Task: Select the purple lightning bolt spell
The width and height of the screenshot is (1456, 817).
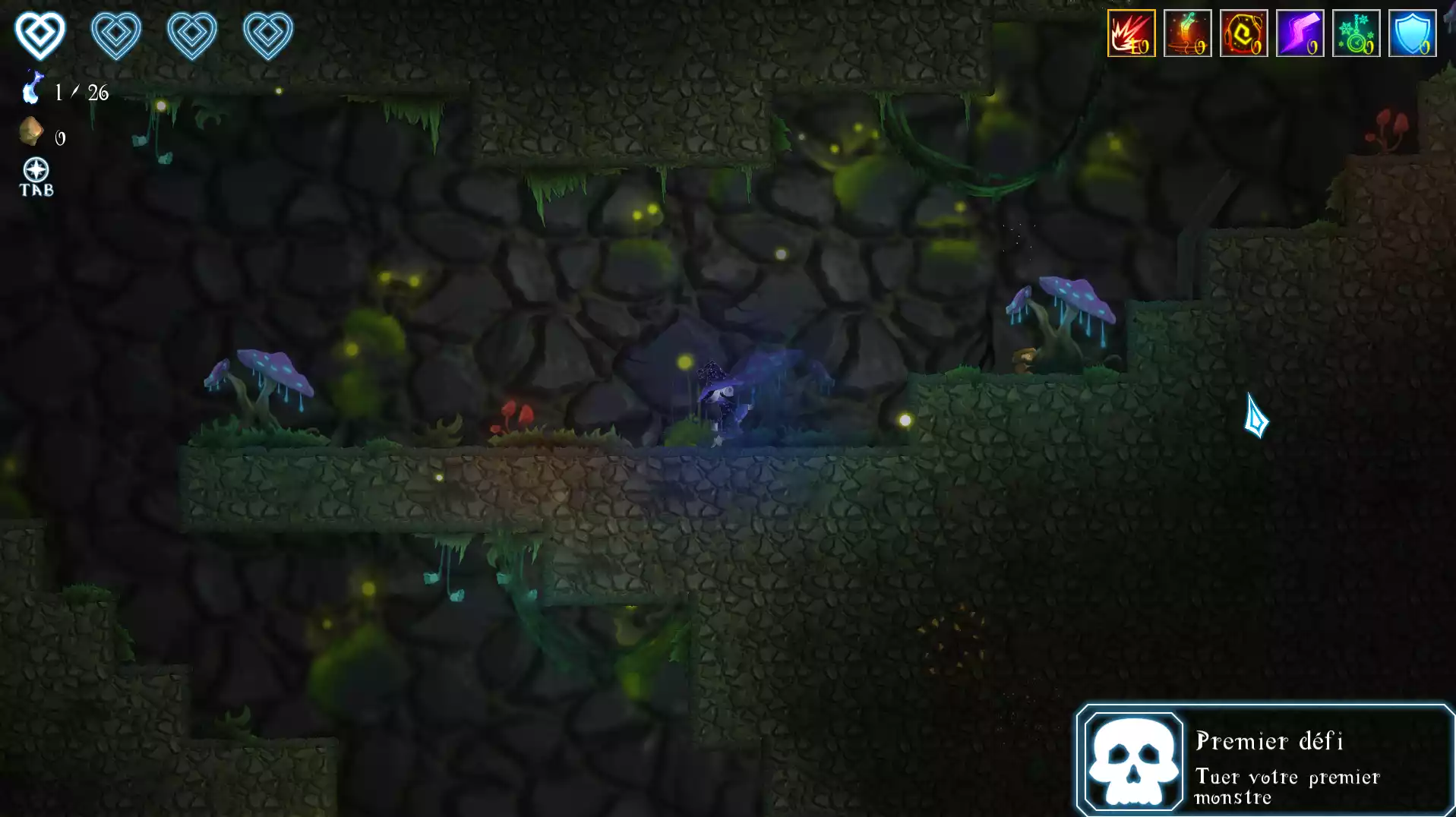Action: (x=1300, y=33)
